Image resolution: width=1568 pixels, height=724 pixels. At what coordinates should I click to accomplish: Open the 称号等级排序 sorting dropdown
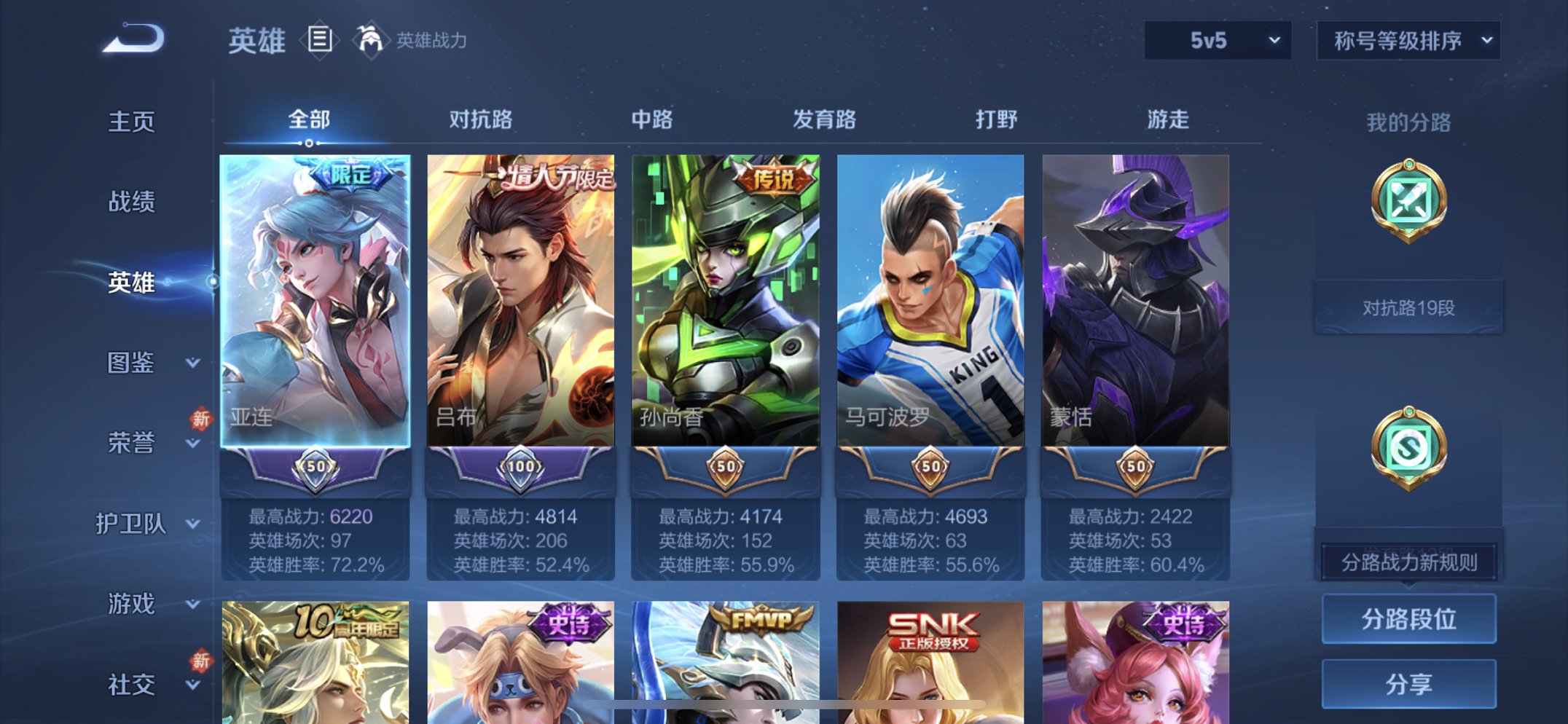1408,42
